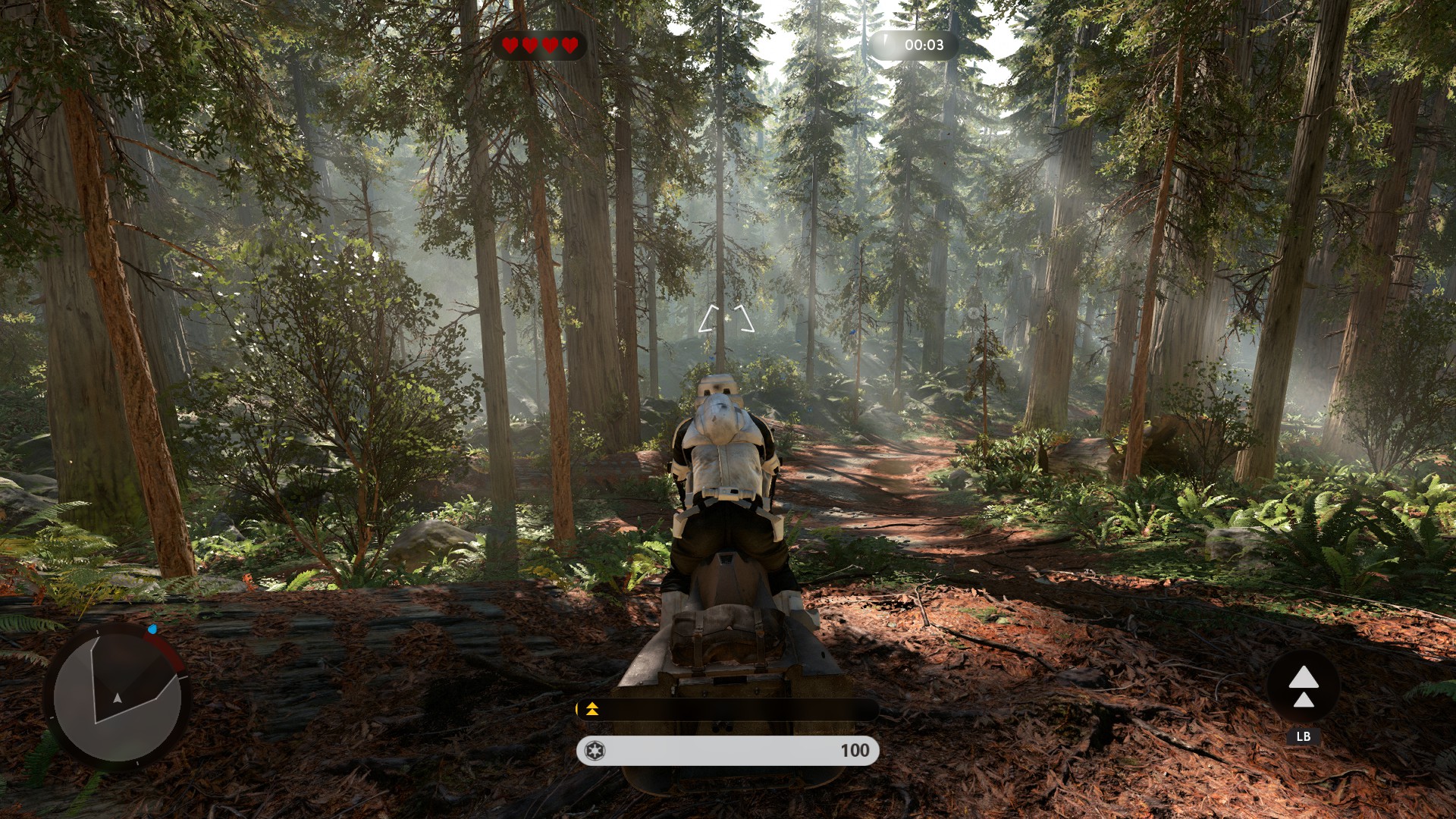Click the circular minimap radar
Screen dimensions: 1456x819
[118, 695]
